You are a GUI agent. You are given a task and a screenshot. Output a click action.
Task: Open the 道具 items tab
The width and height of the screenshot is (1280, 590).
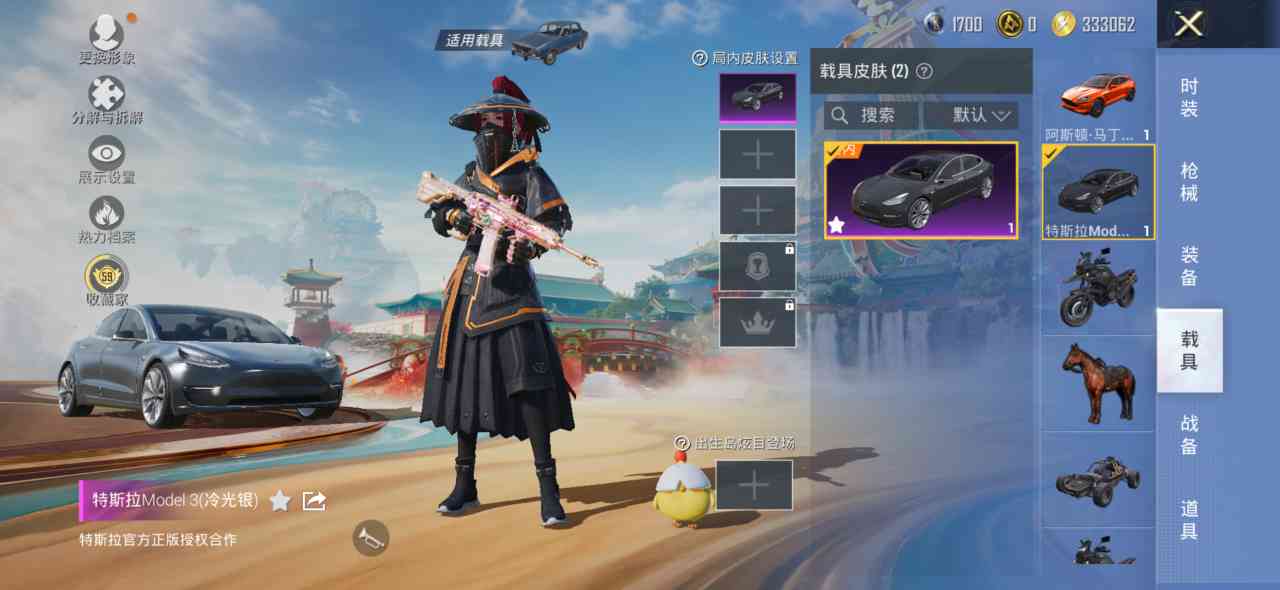click(1189, 519)
